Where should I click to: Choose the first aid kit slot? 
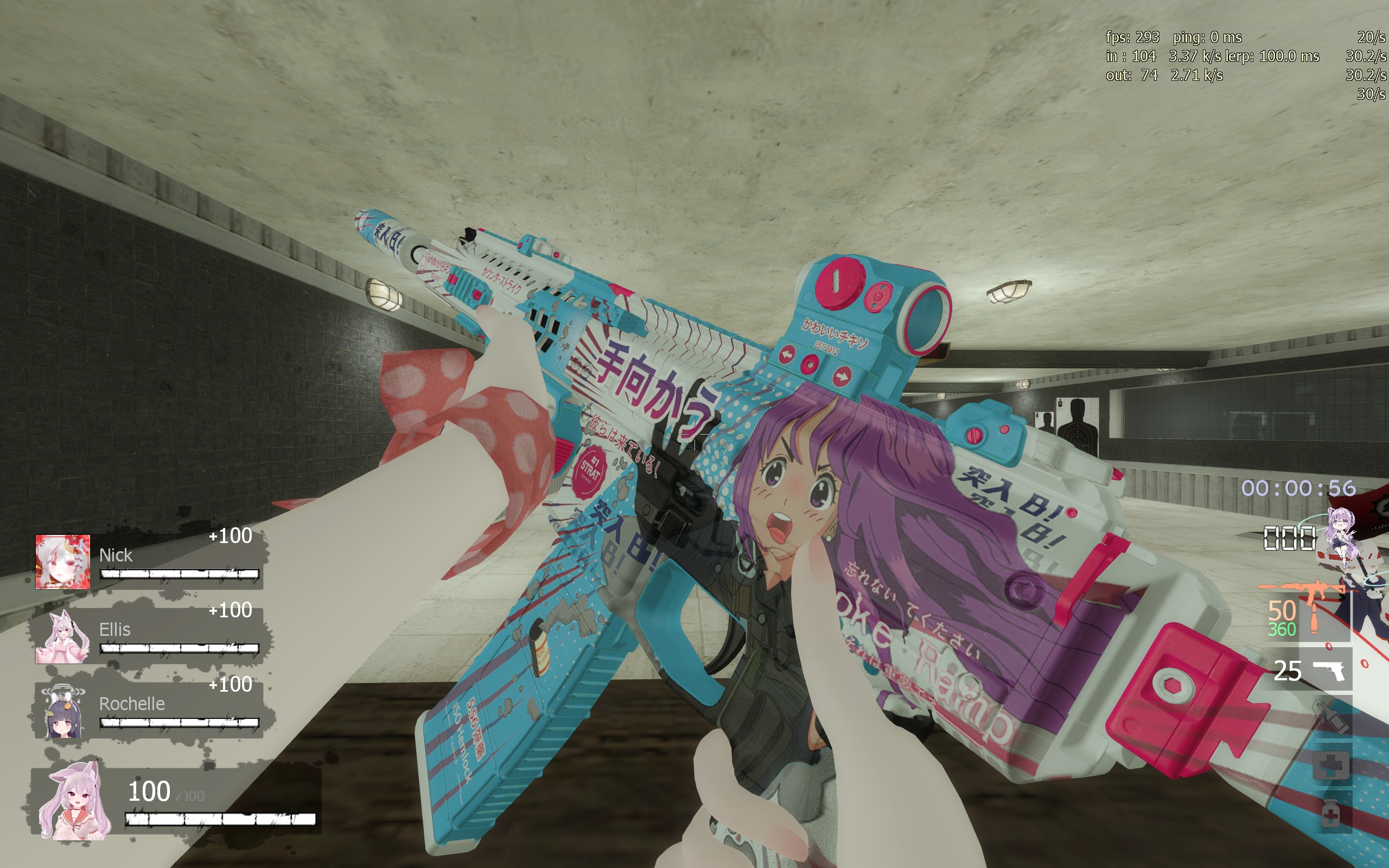click(1331, 765)
